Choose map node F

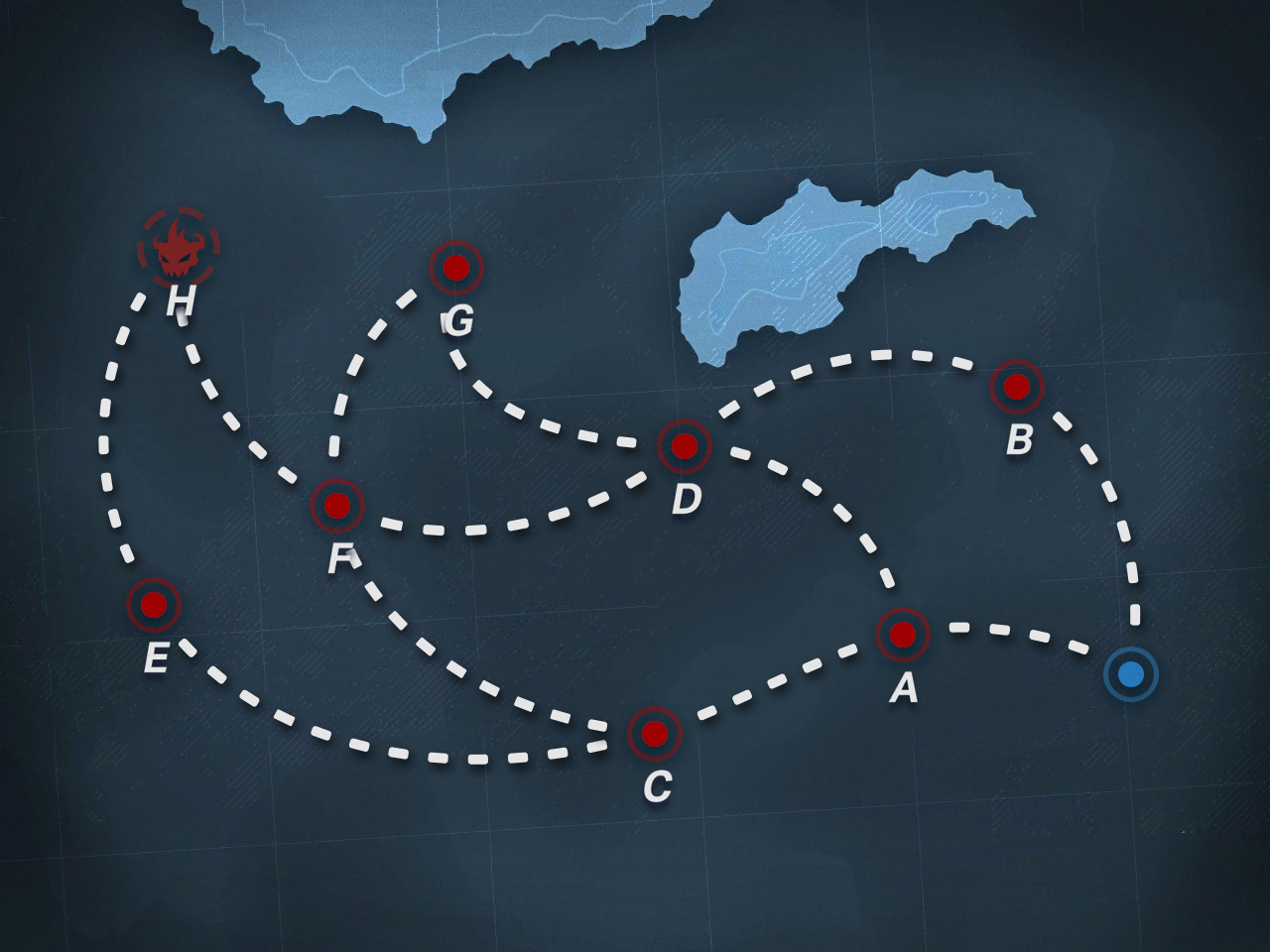pos(337,506)
